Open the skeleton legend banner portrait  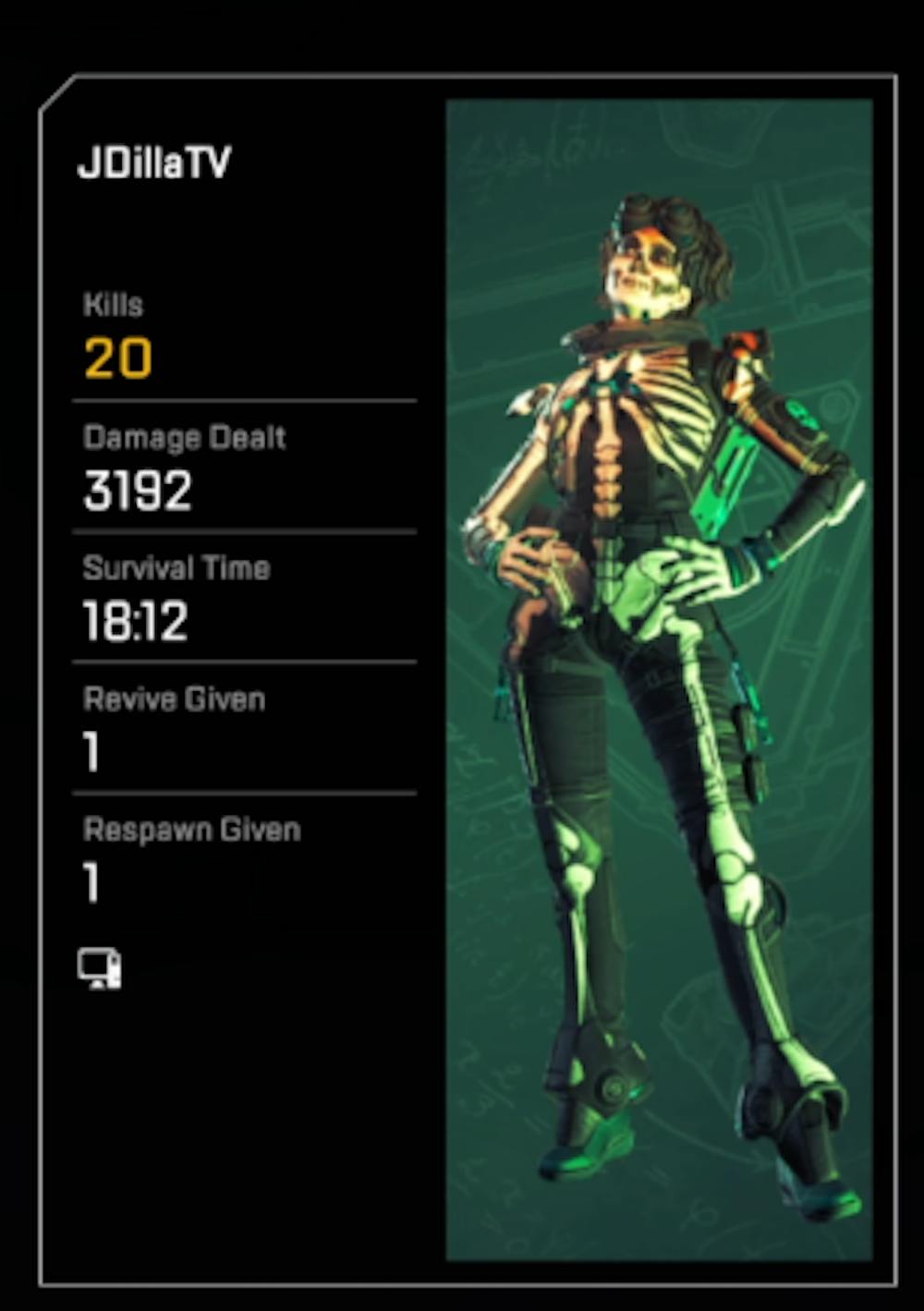click(x=659, y=679)
